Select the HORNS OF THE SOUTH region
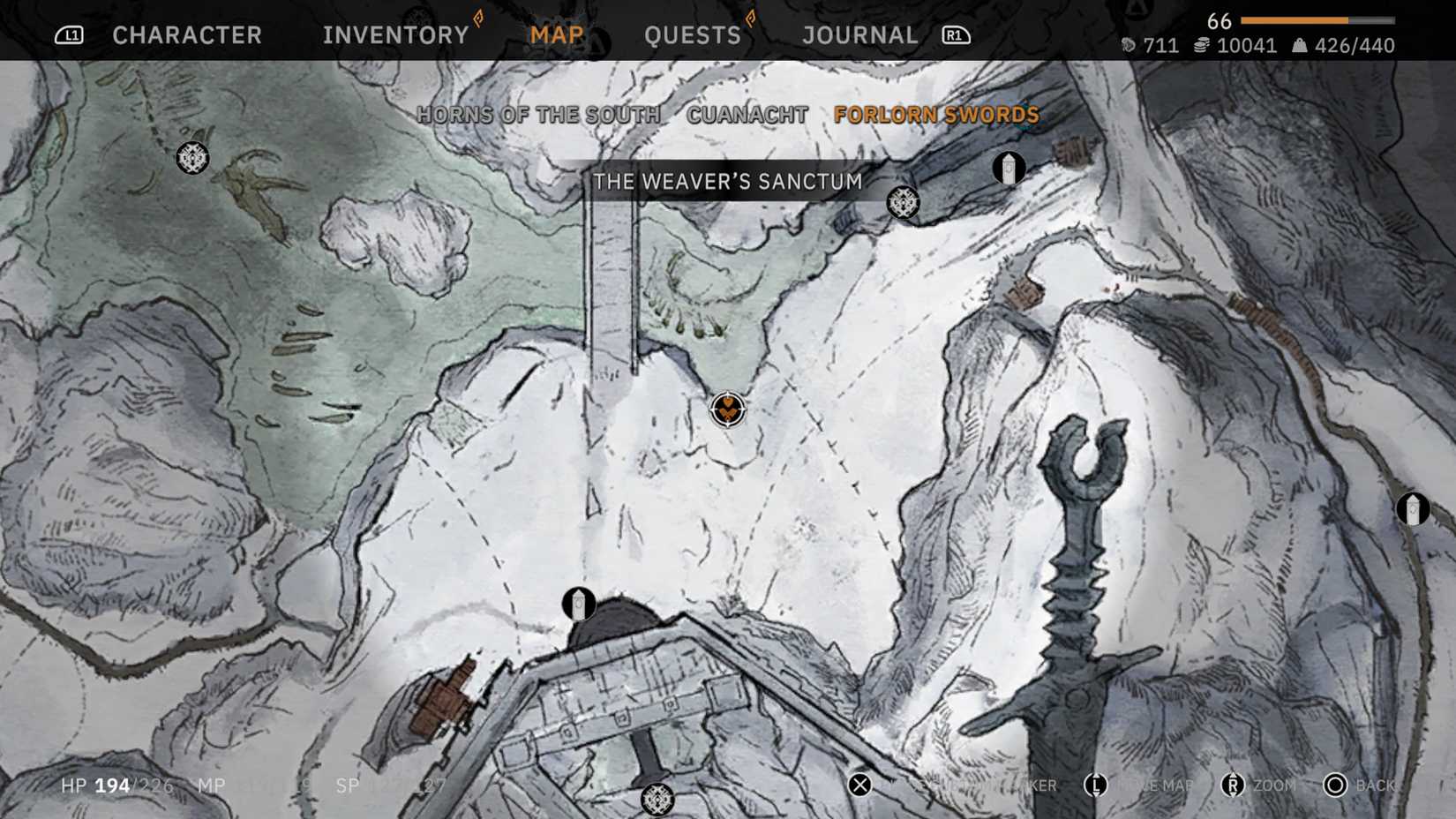 [x=538, y=114]
